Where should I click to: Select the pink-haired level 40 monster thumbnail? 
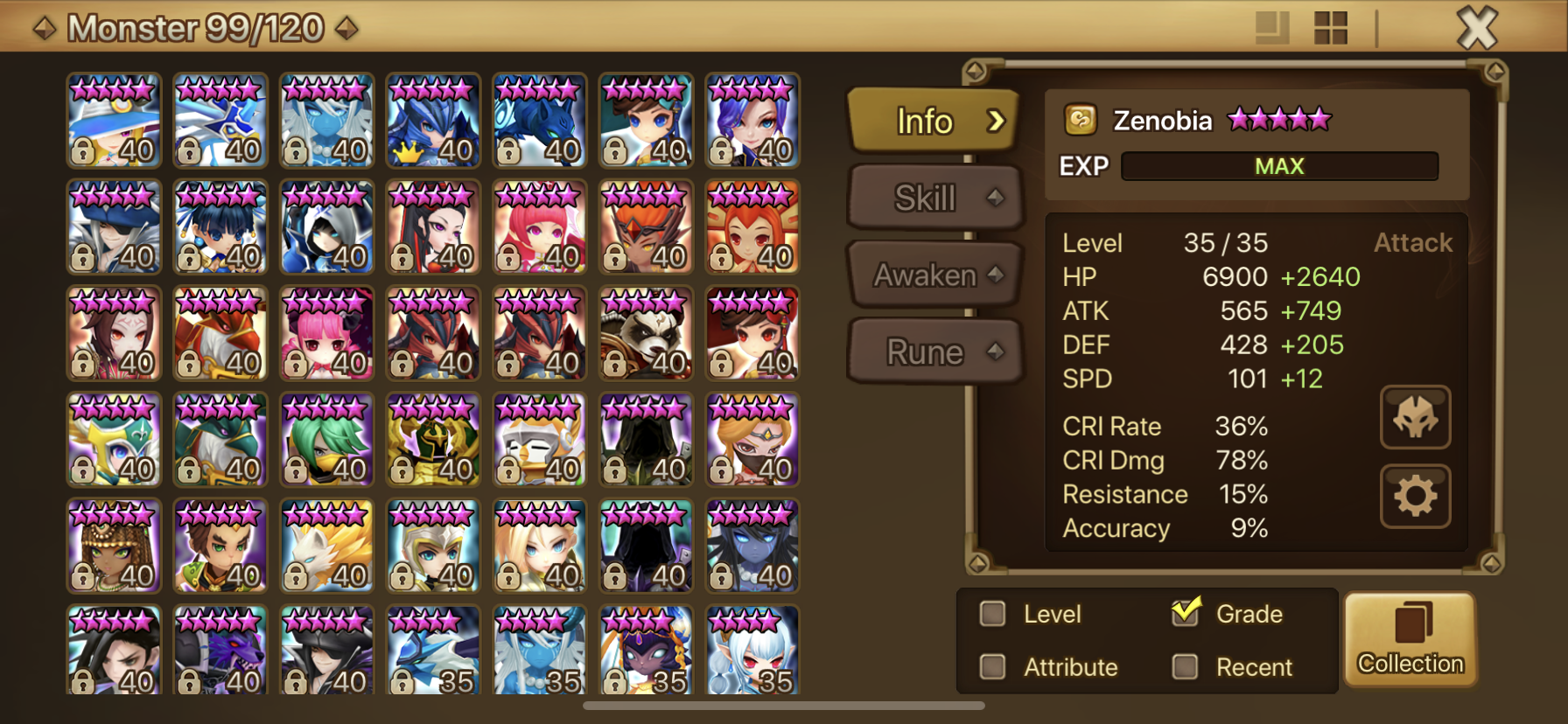pos(326,333)
